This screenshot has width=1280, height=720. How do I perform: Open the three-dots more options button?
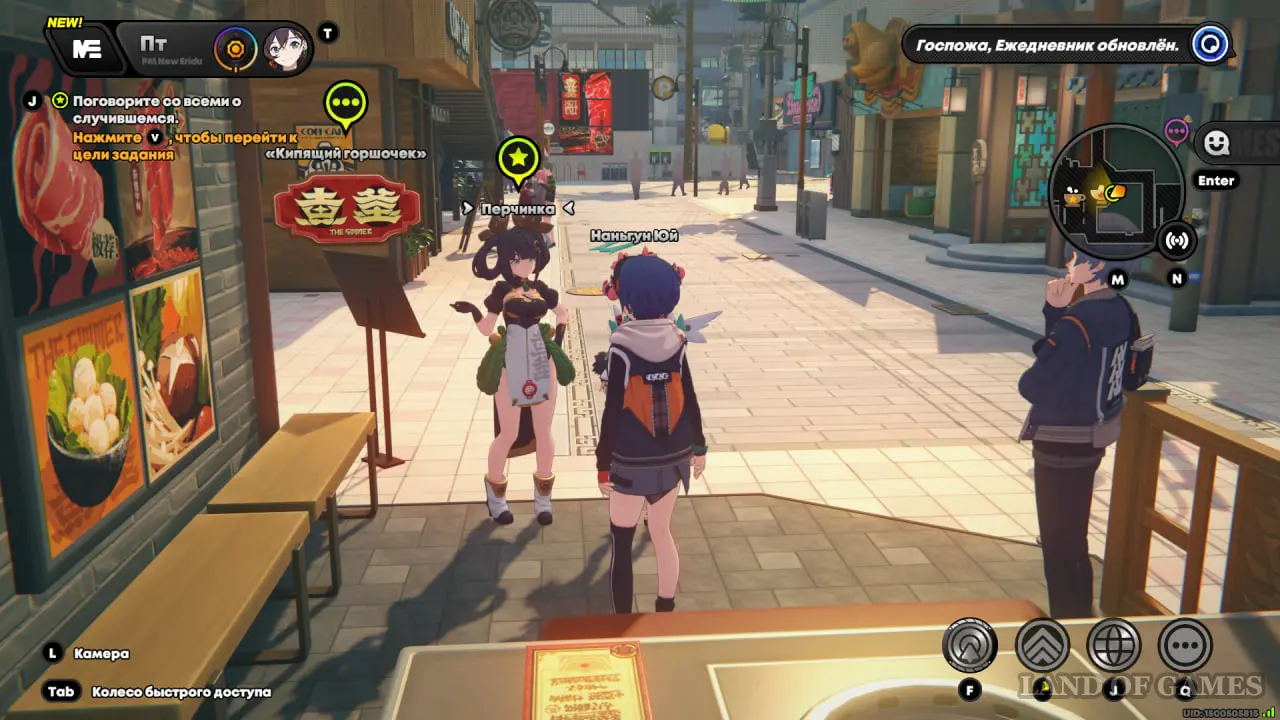click(1185, 645)
